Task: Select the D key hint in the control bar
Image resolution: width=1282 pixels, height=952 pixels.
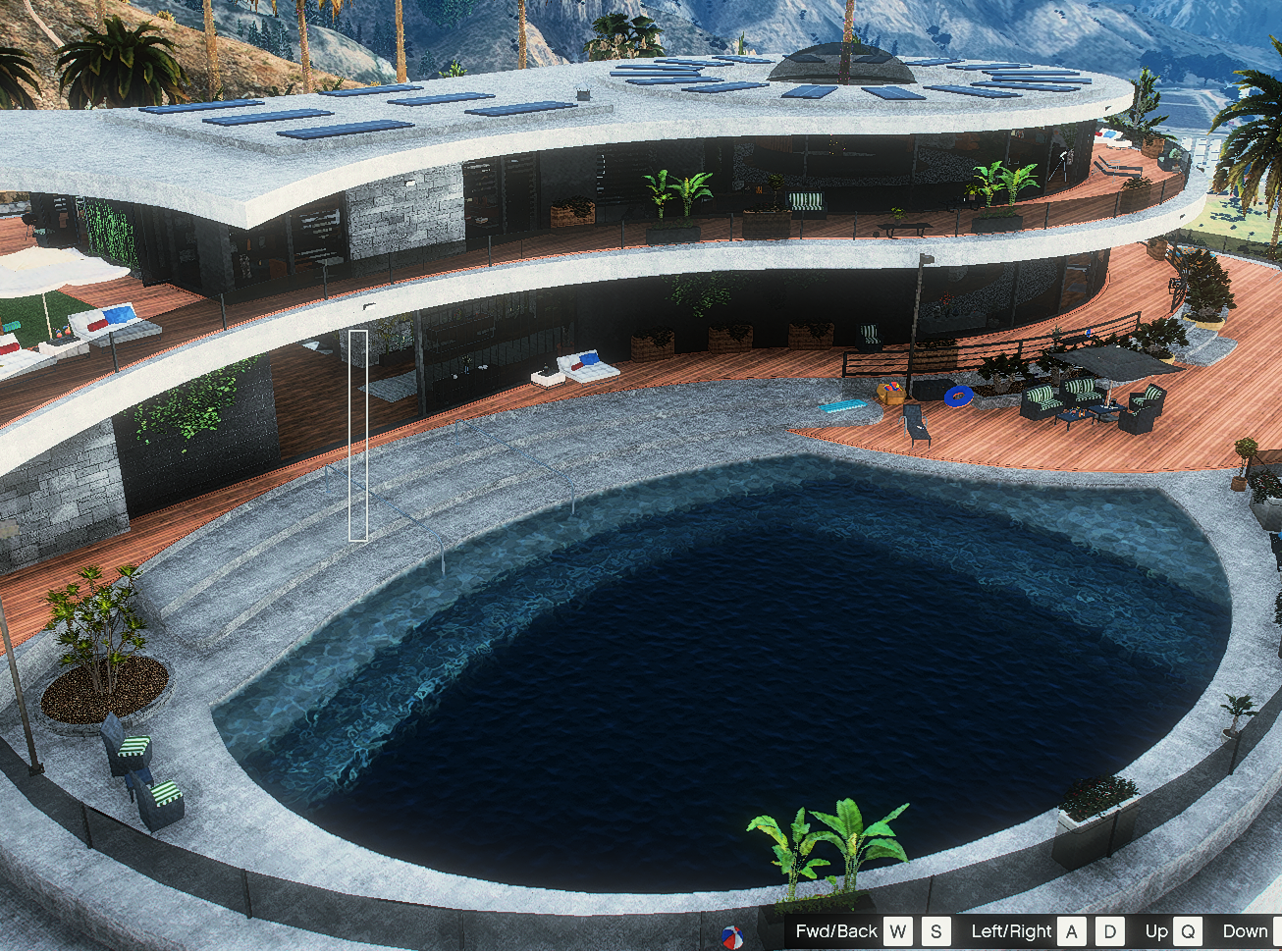Action: [x=1110, y=930]
